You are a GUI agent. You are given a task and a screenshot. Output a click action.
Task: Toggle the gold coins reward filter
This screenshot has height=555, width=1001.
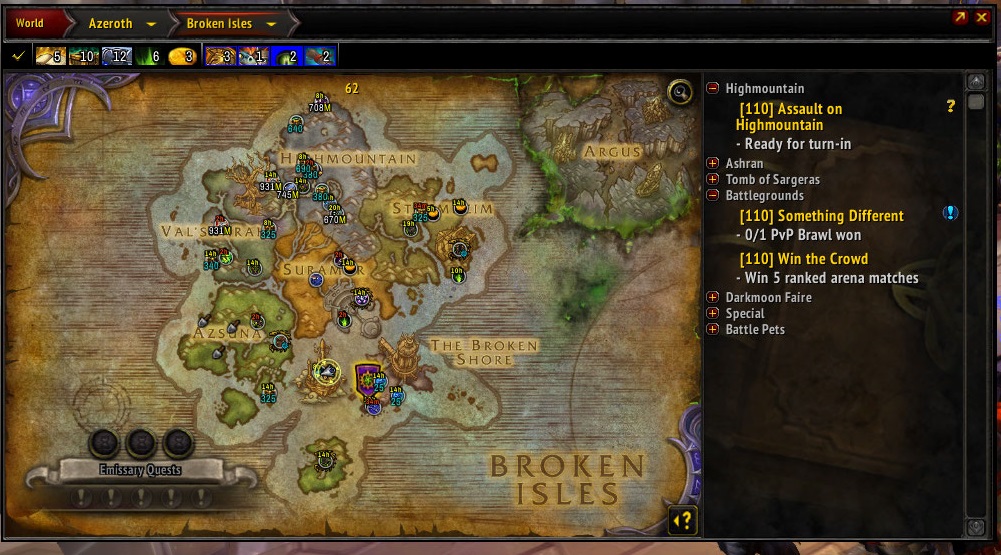pos(181,56)
